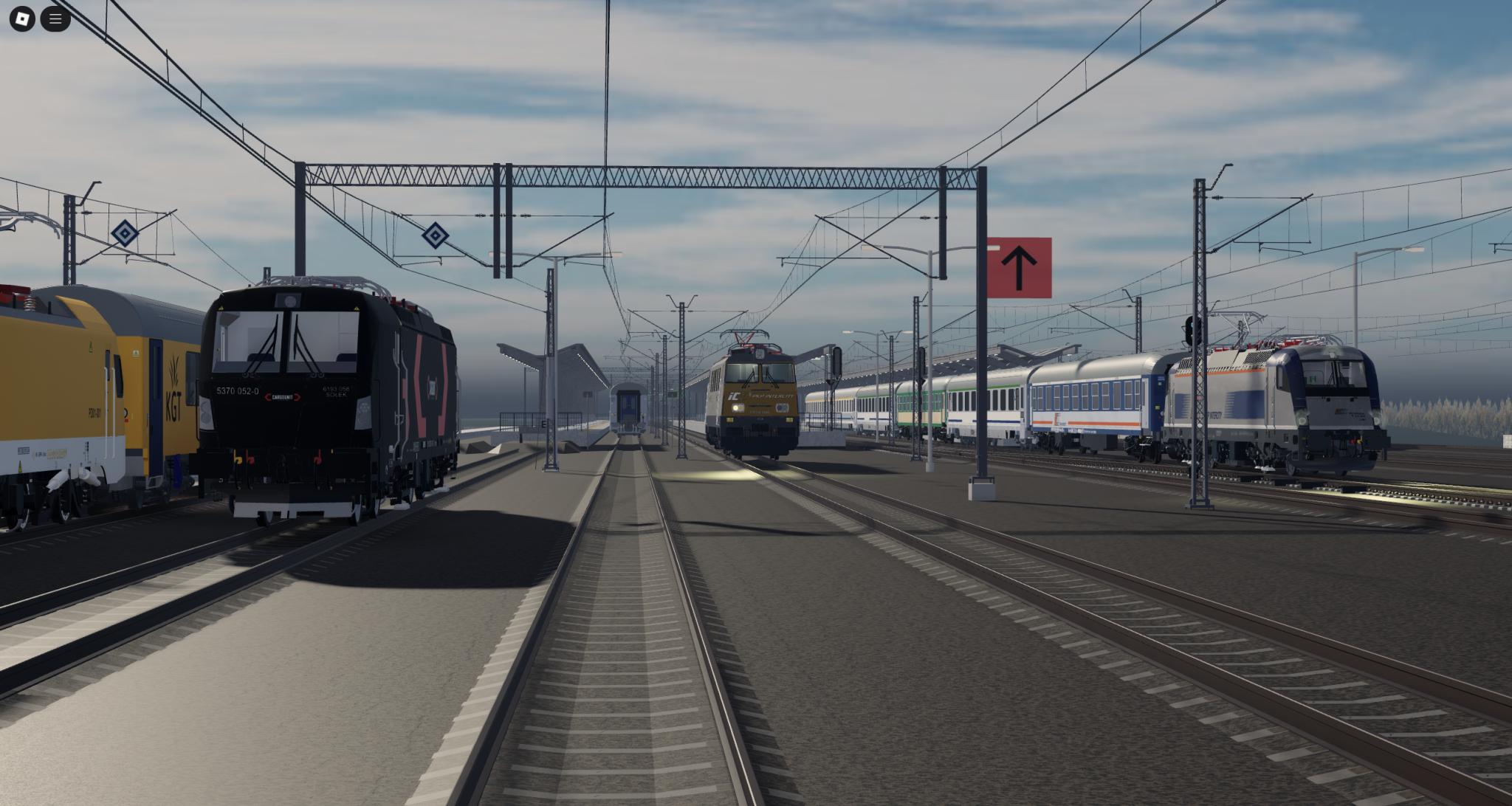Image resolution: width=1512 pixels, height=806 pixels.
Task: Click the blue diamond sign above the platform canopy
Action: pyautogui.click(x=435, y=235)
